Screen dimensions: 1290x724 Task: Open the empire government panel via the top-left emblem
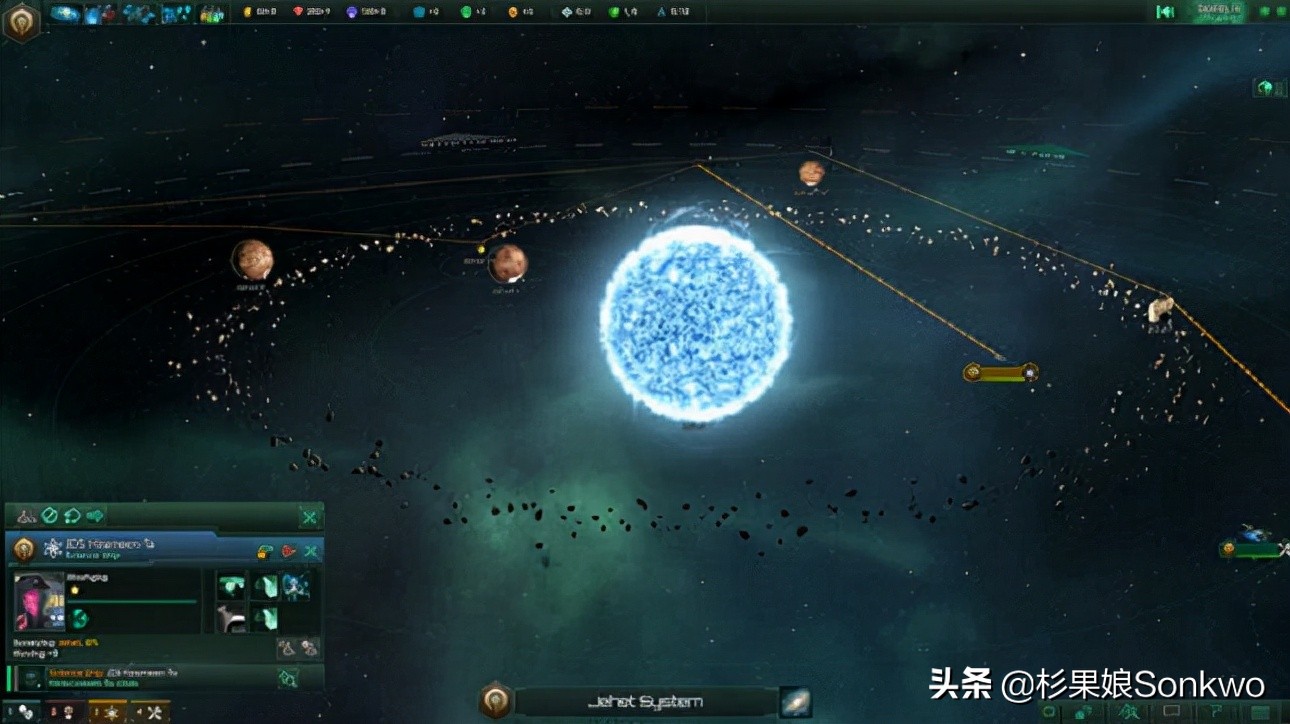tap(22, 20)
